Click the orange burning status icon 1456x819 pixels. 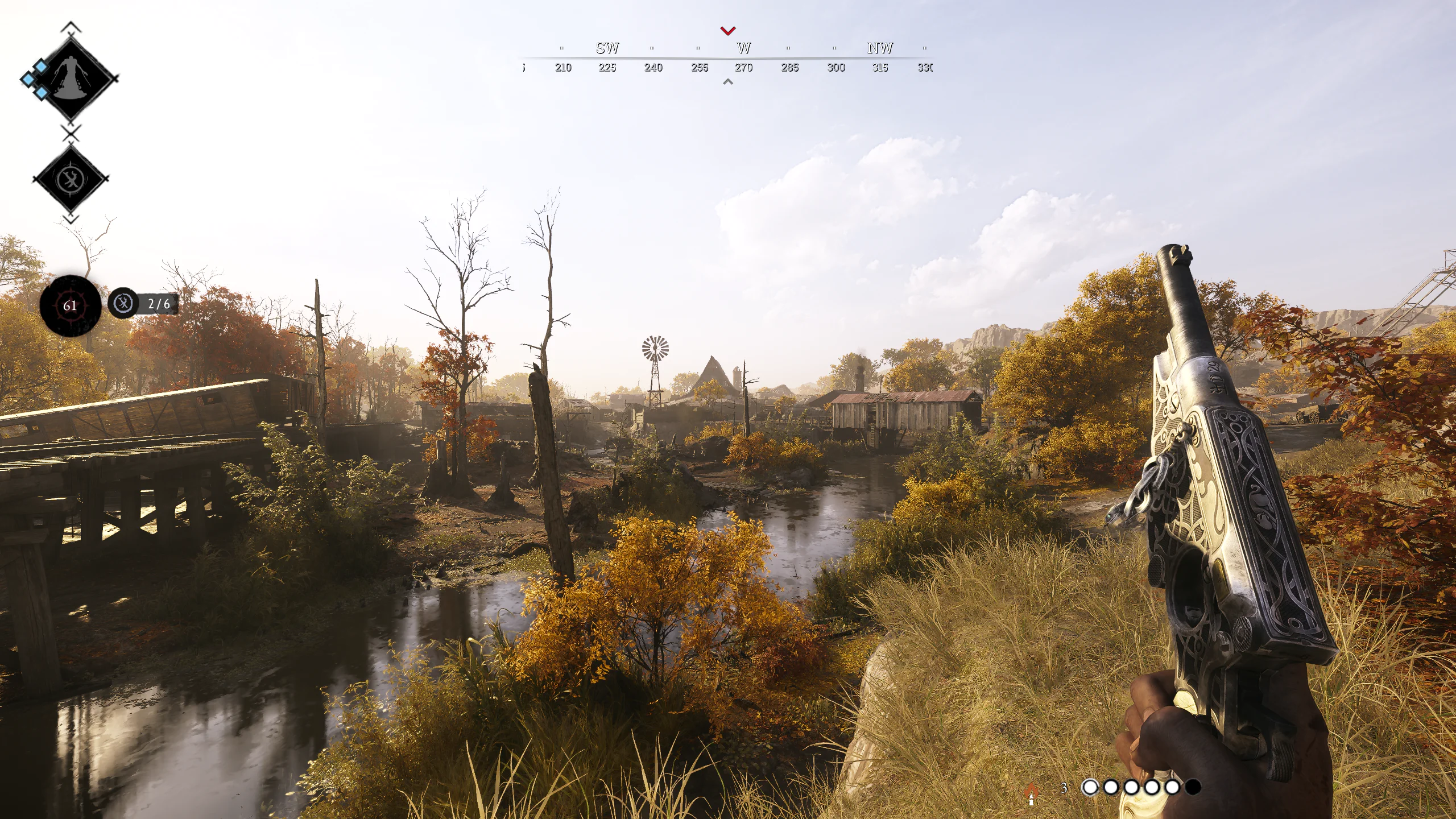(x=1031, y=790)
